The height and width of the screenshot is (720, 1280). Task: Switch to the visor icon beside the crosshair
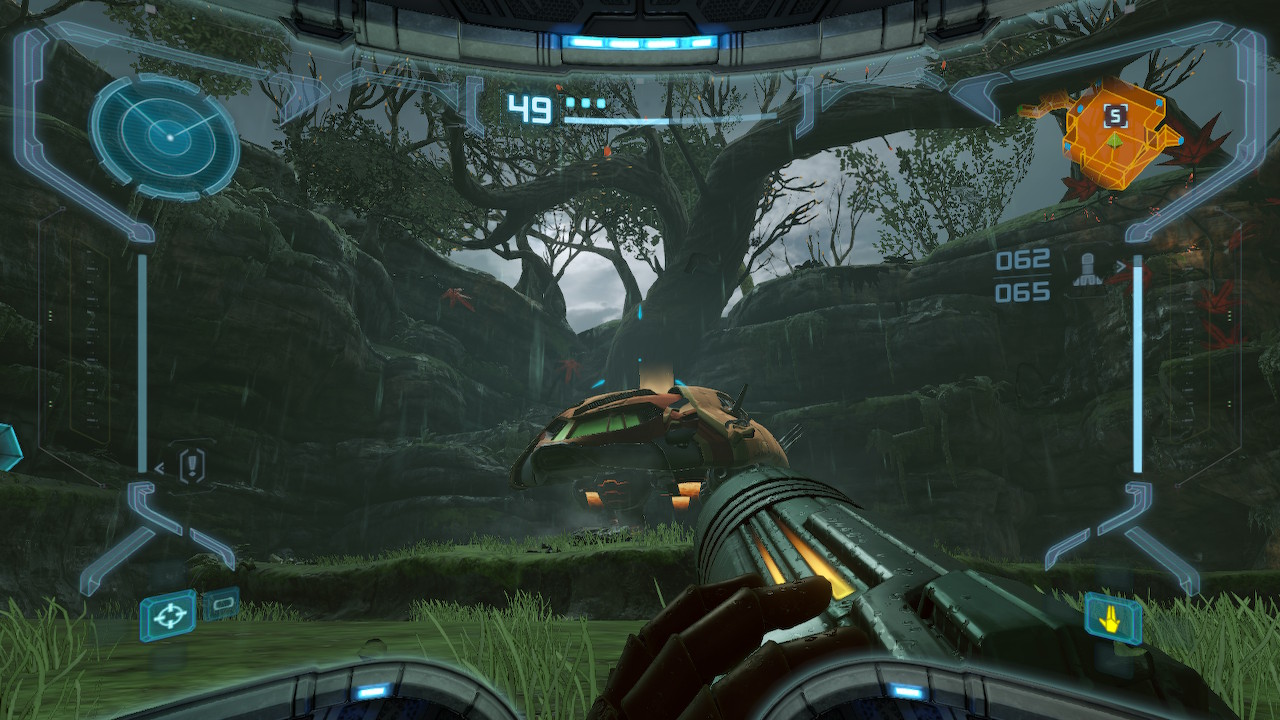221,603
